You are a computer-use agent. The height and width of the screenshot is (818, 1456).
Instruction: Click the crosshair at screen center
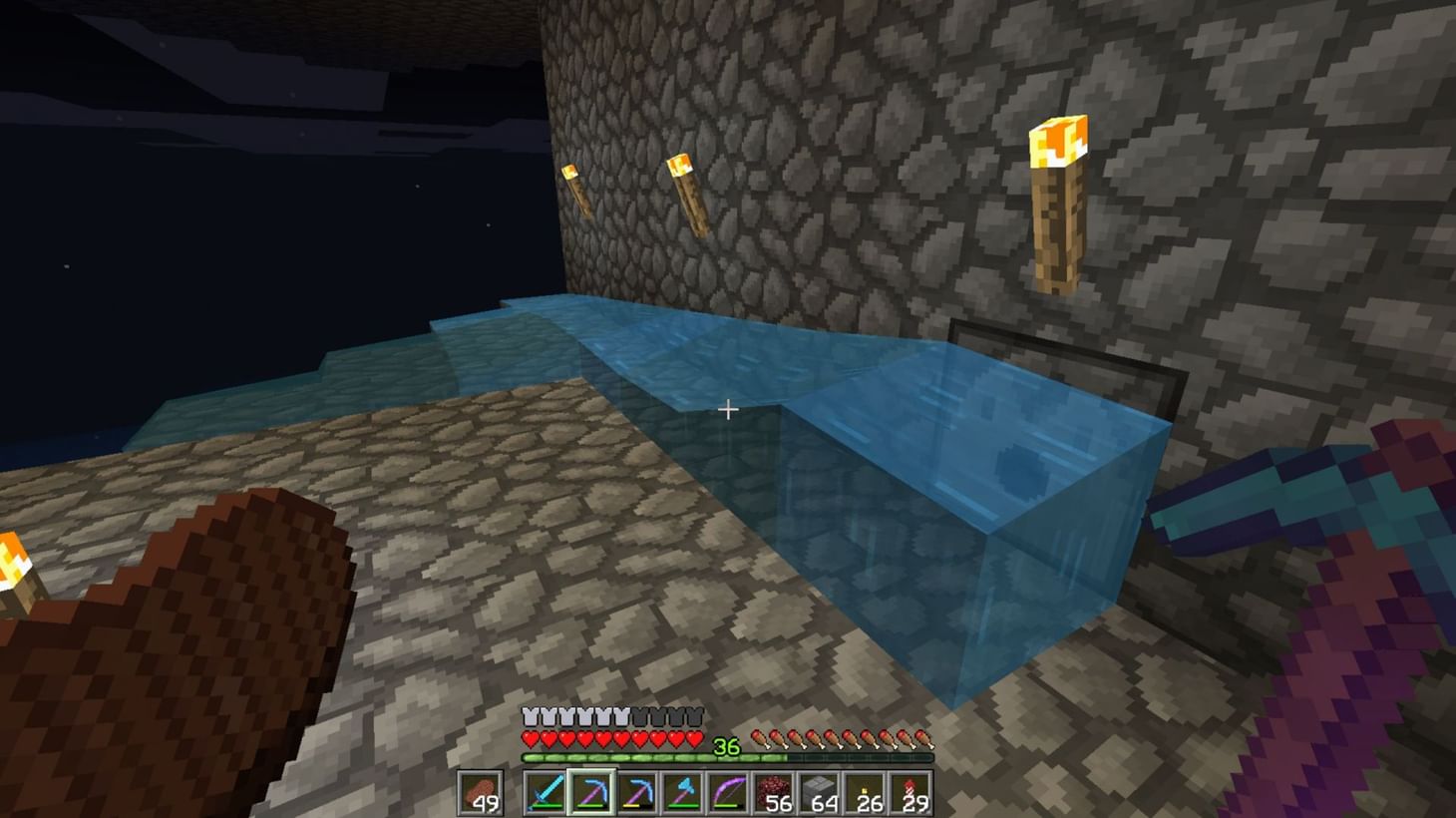pos(728,409)
